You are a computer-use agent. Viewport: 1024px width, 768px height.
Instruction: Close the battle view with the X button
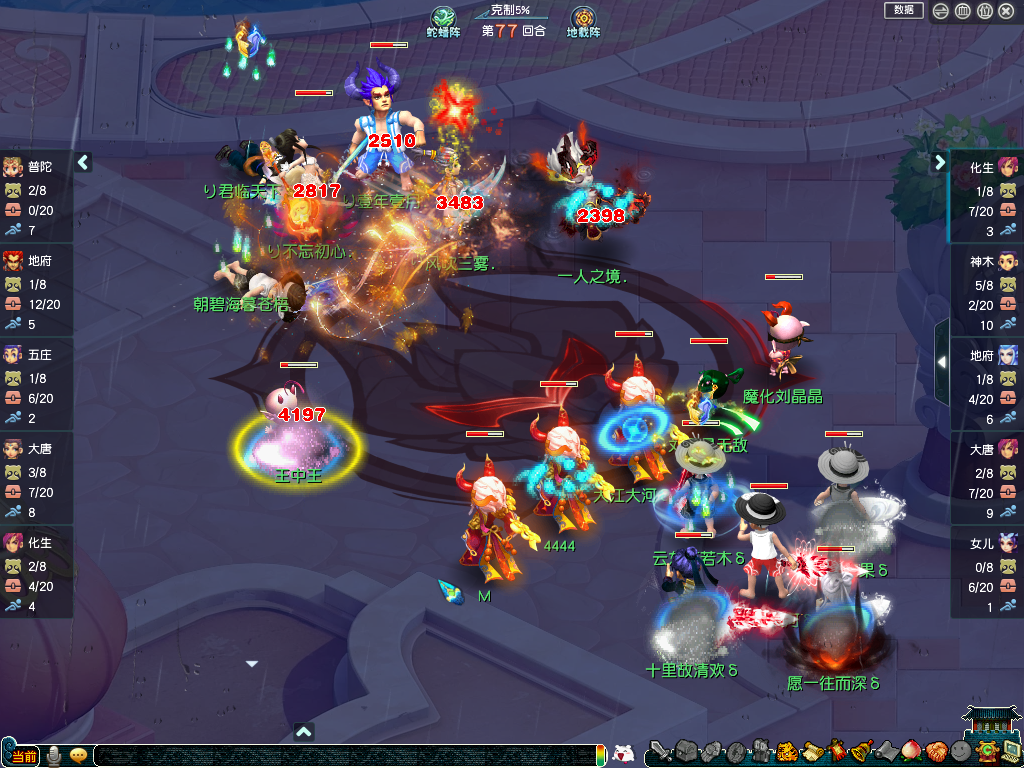pyautogui.click(x=1006, y=11)
